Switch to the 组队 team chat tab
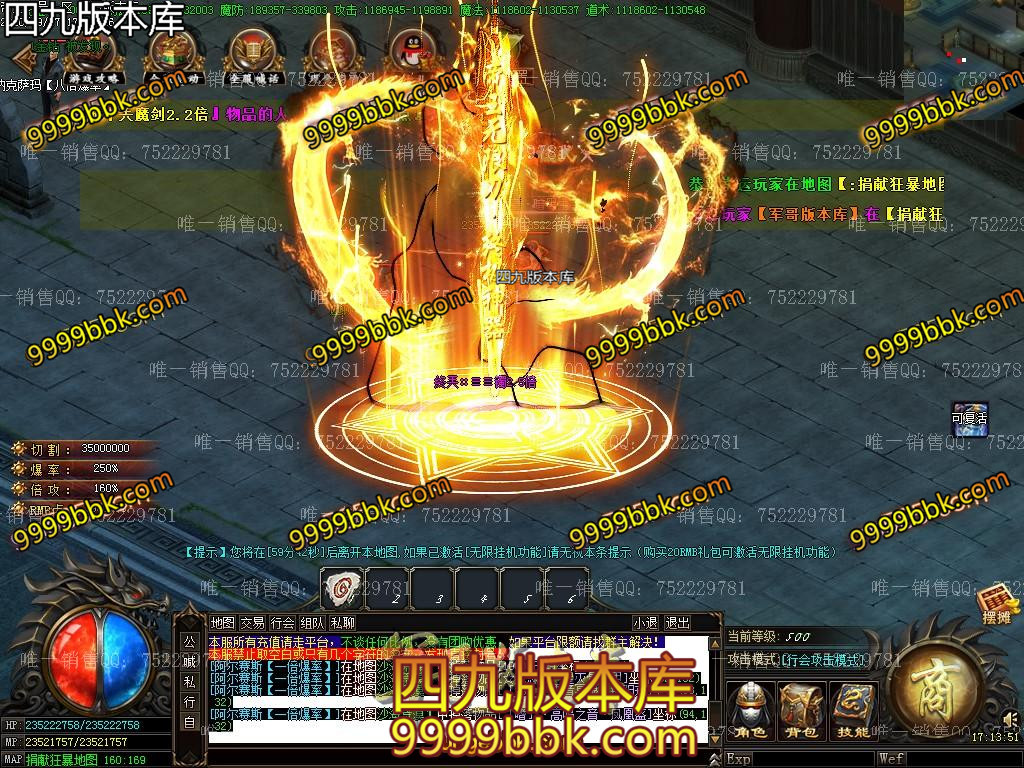The width and height of the screenshot is (1024, 768). click(312, 623)
